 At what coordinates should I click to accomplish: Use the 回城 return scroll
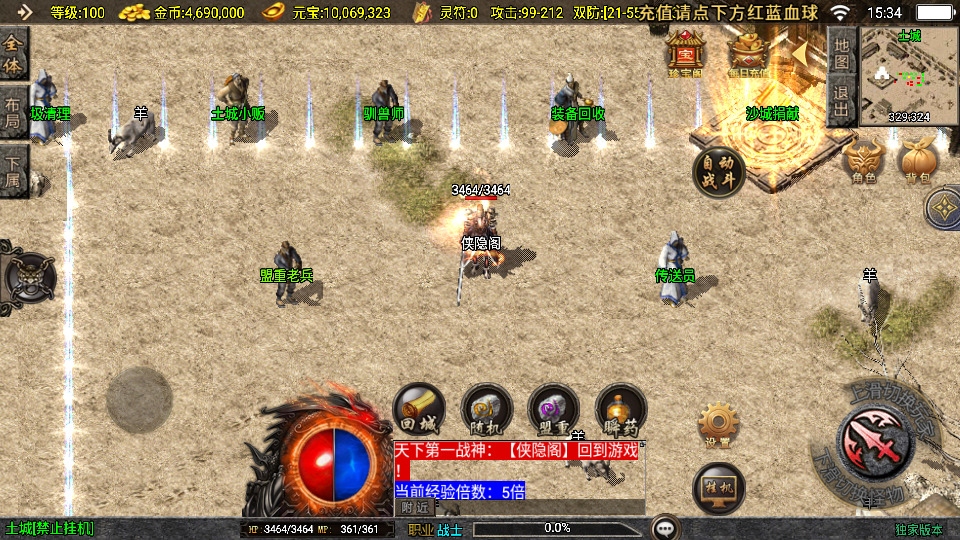click(418, 410)
